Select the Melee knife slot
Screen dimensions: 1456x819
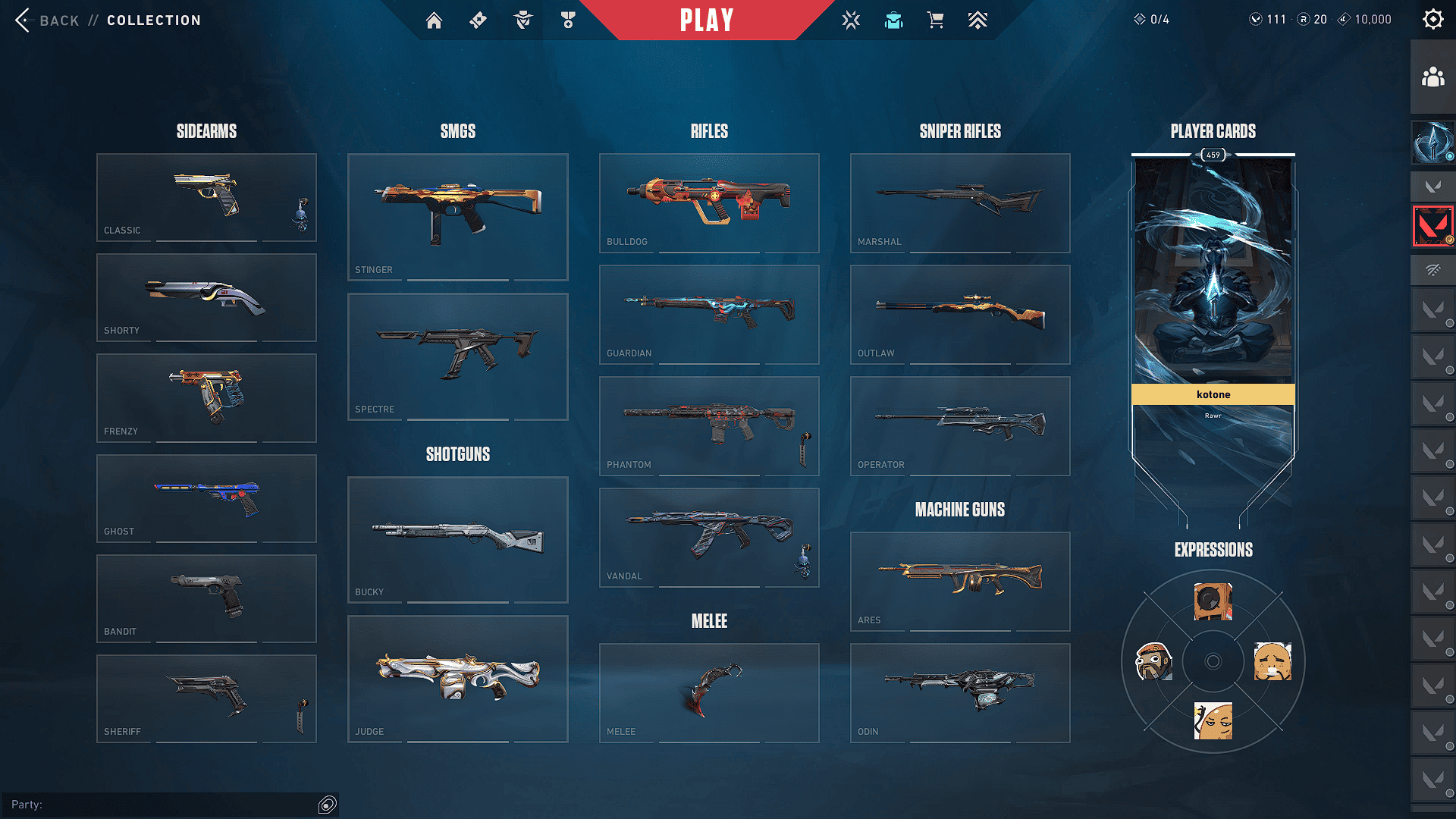click(x=709, y=692)
